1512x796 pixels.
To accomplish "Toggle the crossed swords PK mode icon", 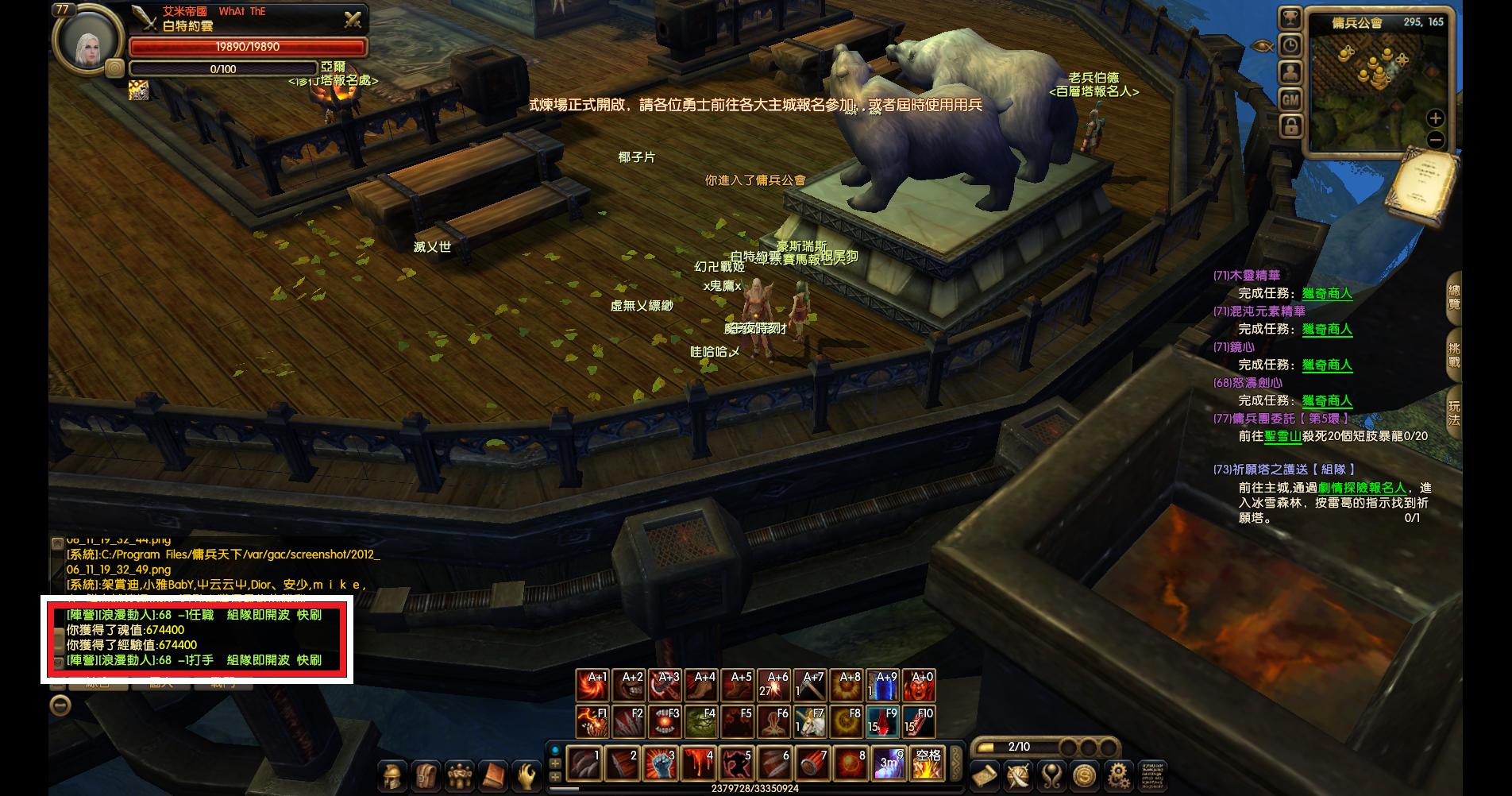I will [353, 20].
